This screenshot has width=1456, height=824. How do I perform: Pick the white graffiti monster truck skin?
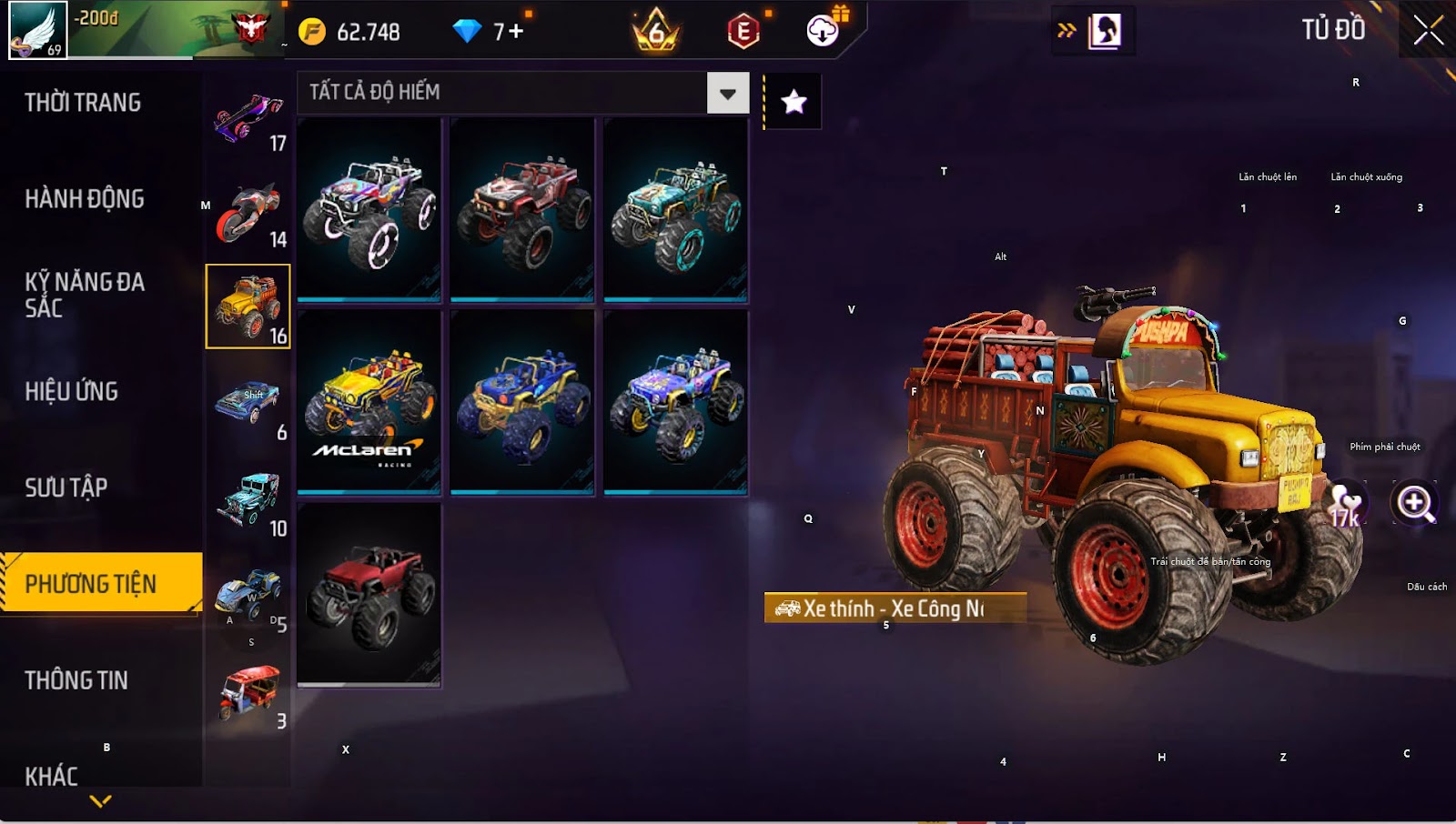(x=369, y=209)
